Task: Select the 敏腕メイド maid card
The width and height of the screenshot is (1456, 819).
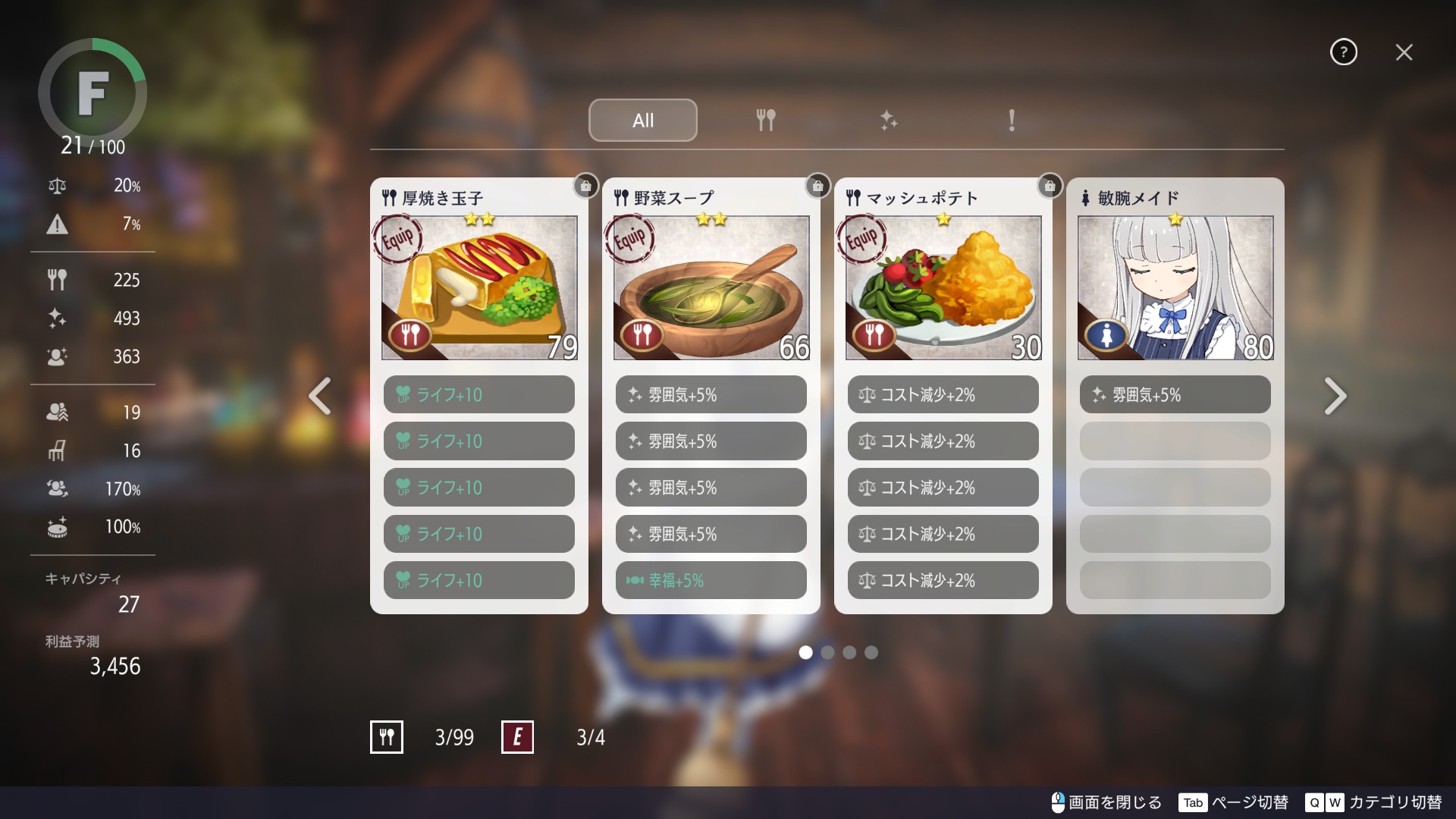Action: tap(1175, 287)
